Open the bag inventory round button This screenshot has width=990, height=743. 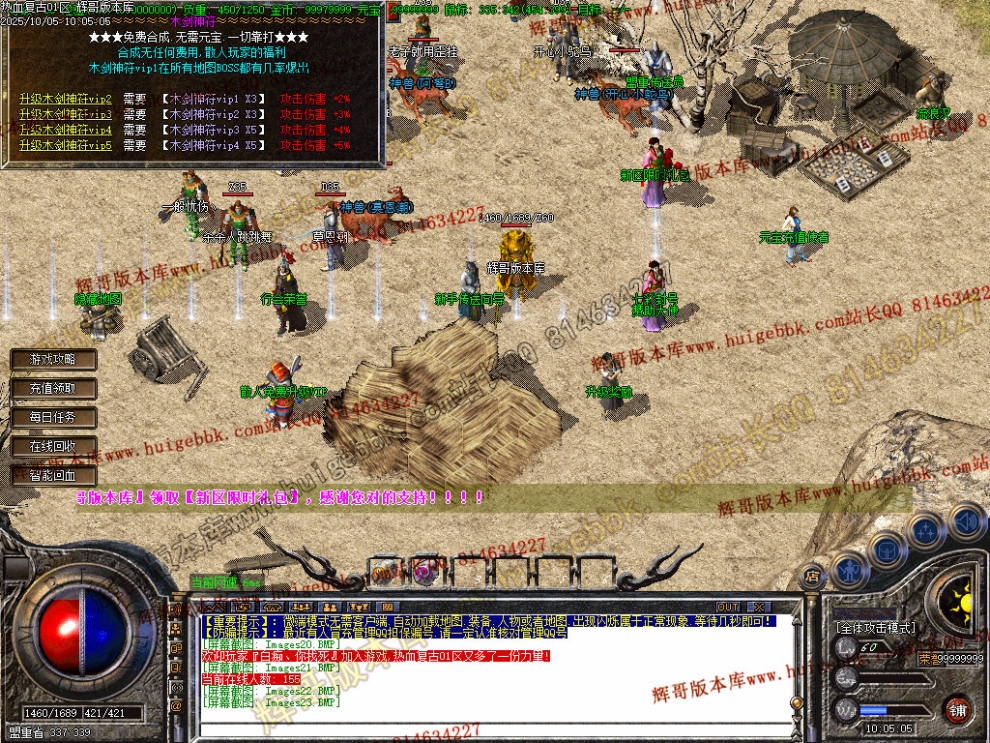[887, 547]
